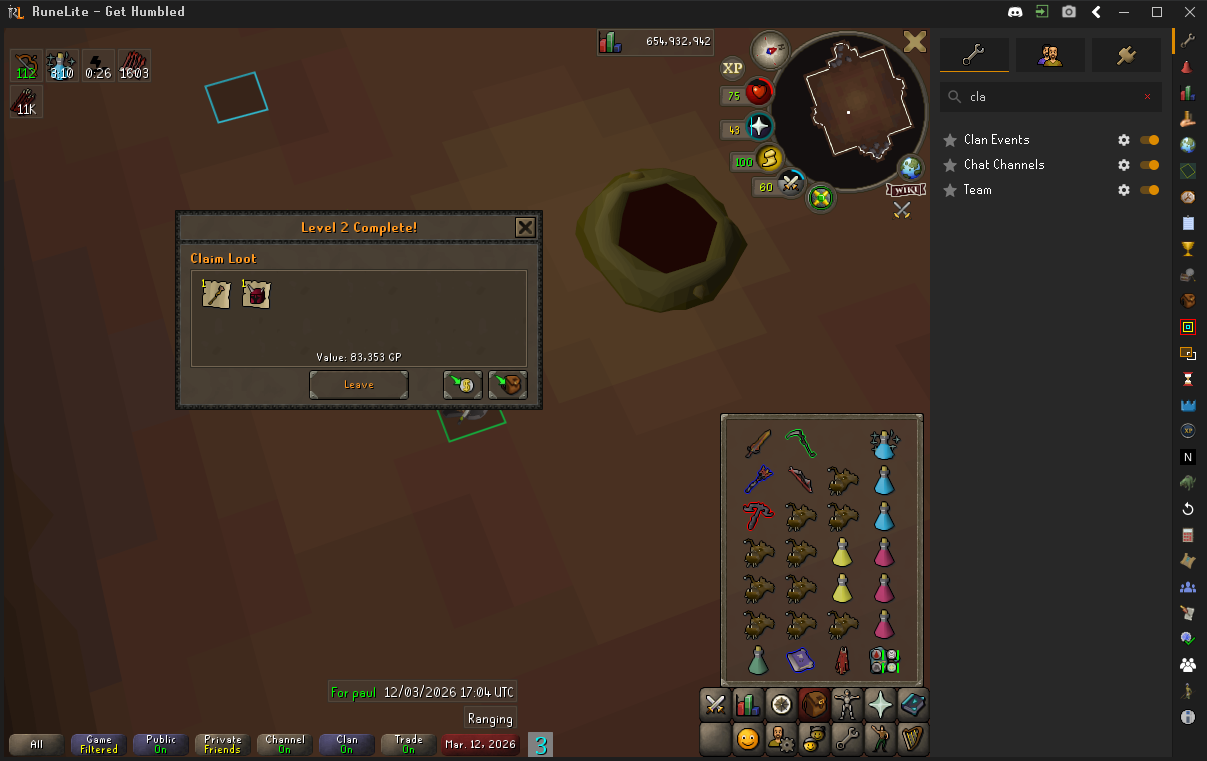Activate quick prayers via the prayer orb
The width and height of the screenshot is (1207, 761).
tap(759, 127)
